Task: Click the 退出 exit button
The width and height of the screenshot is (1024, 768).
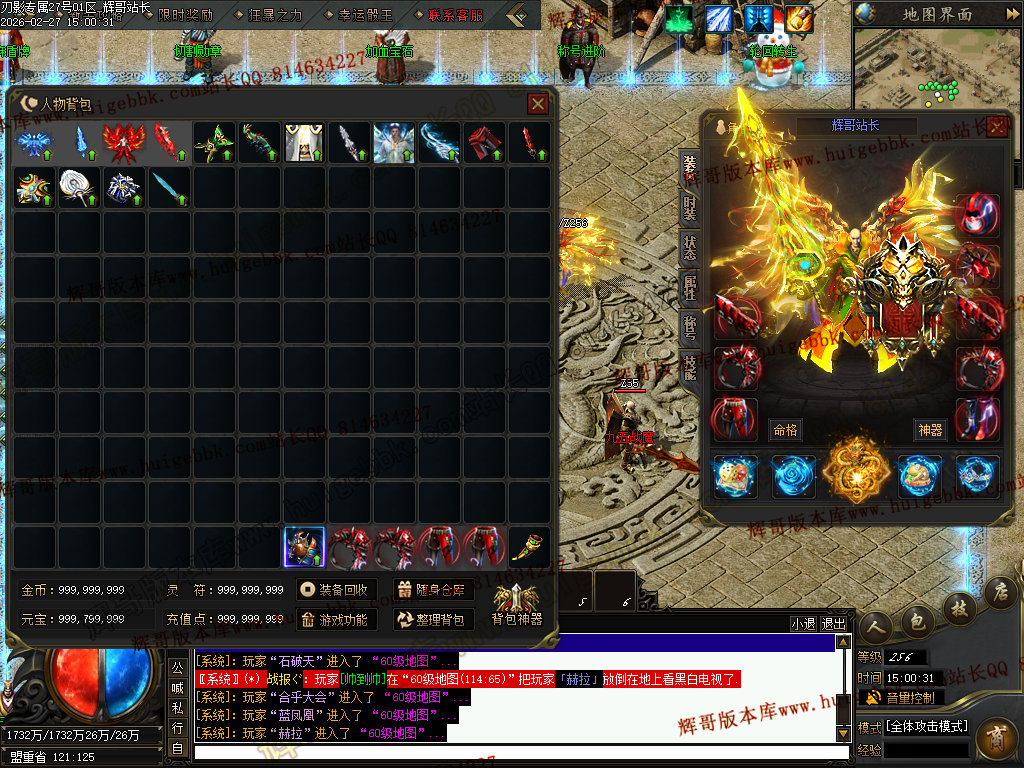Action: [x=833, y=623]
